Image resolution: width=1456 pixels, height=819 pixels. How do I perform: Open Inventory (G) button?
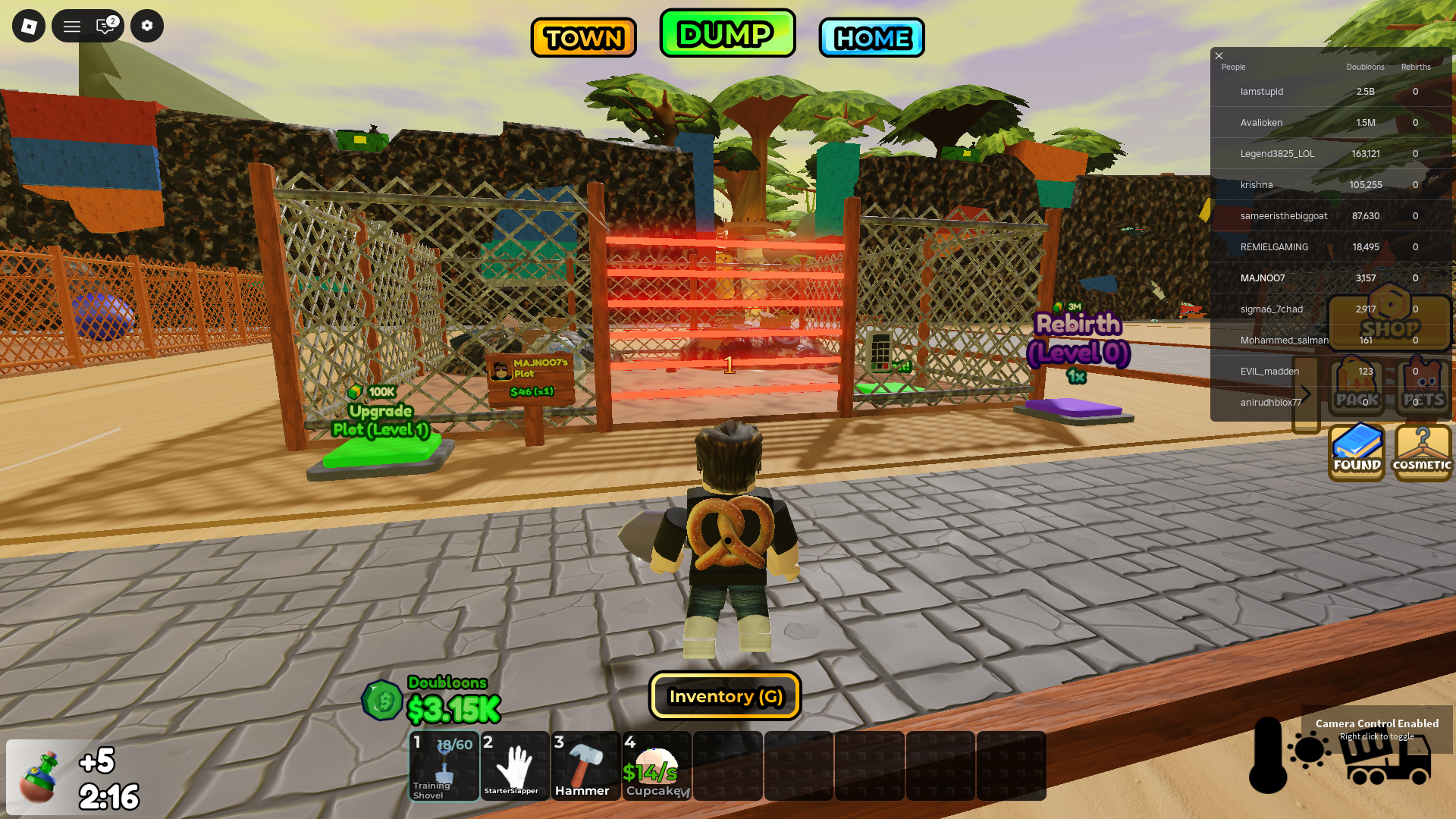[725, 696]
